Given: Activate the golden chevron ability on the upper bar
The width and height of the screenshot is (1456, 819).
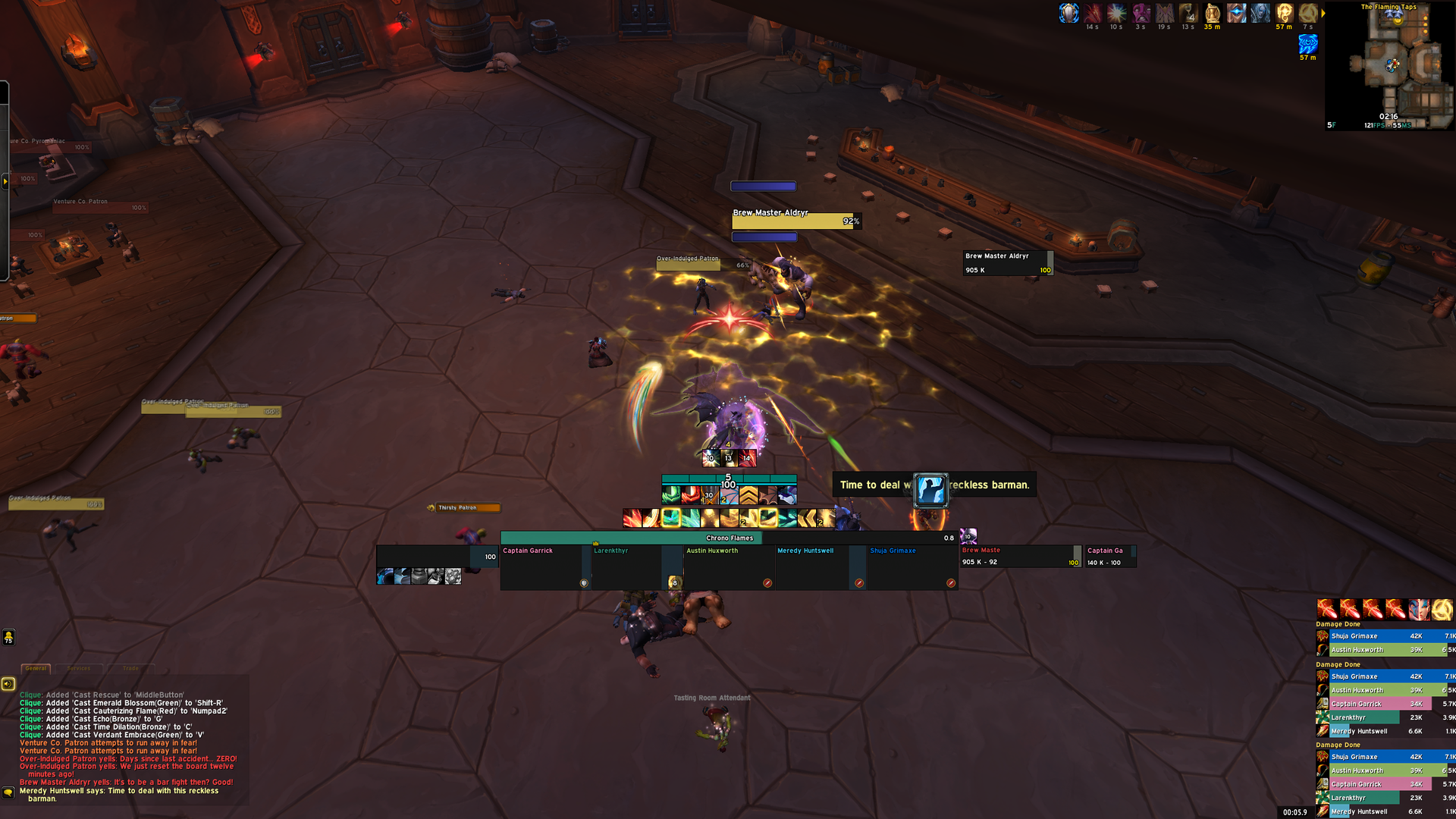Looking at the screenshot, I should 748,496.
